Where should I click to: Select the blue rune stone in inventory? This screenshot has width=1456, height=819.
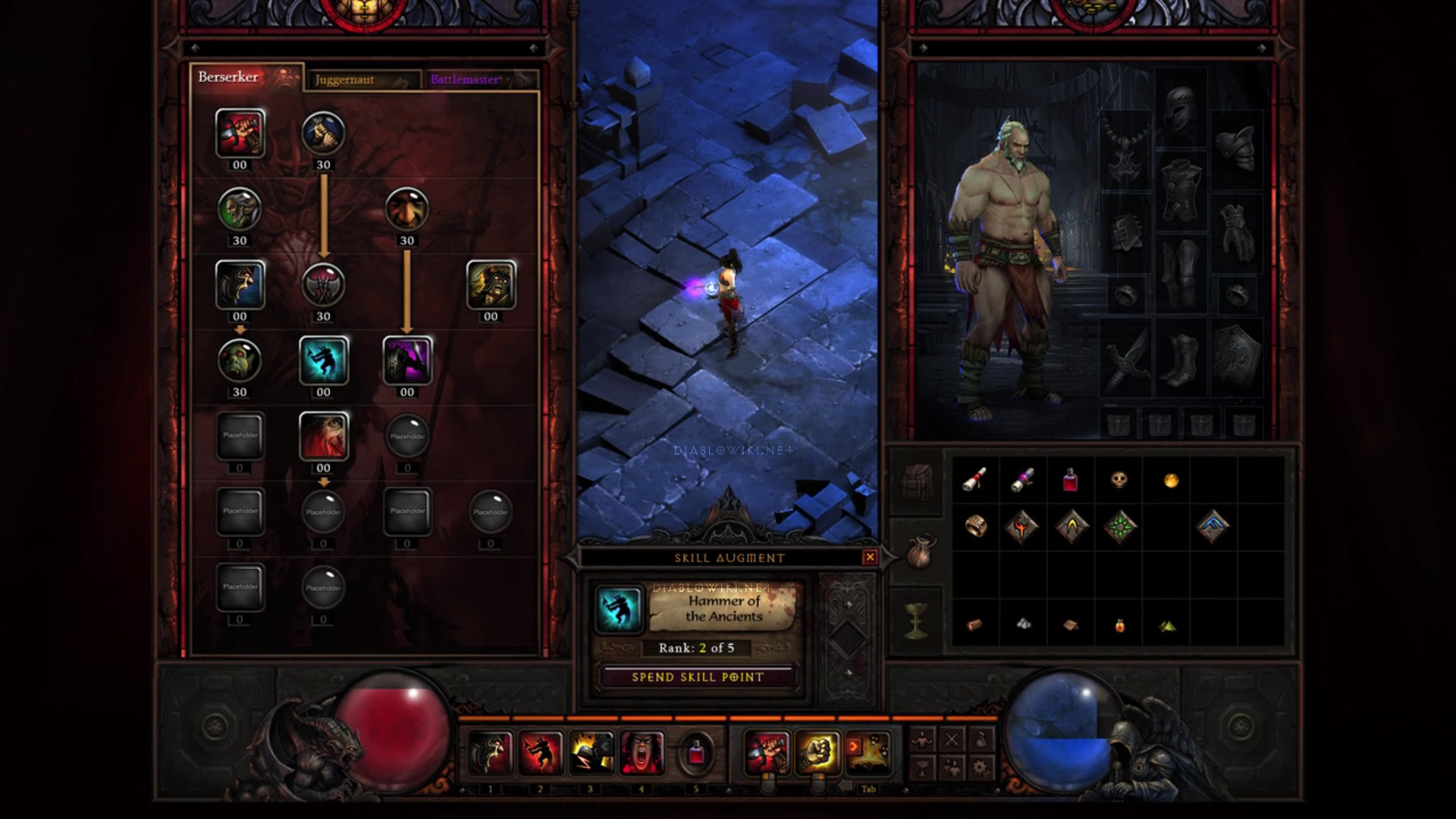point(1213,526)
